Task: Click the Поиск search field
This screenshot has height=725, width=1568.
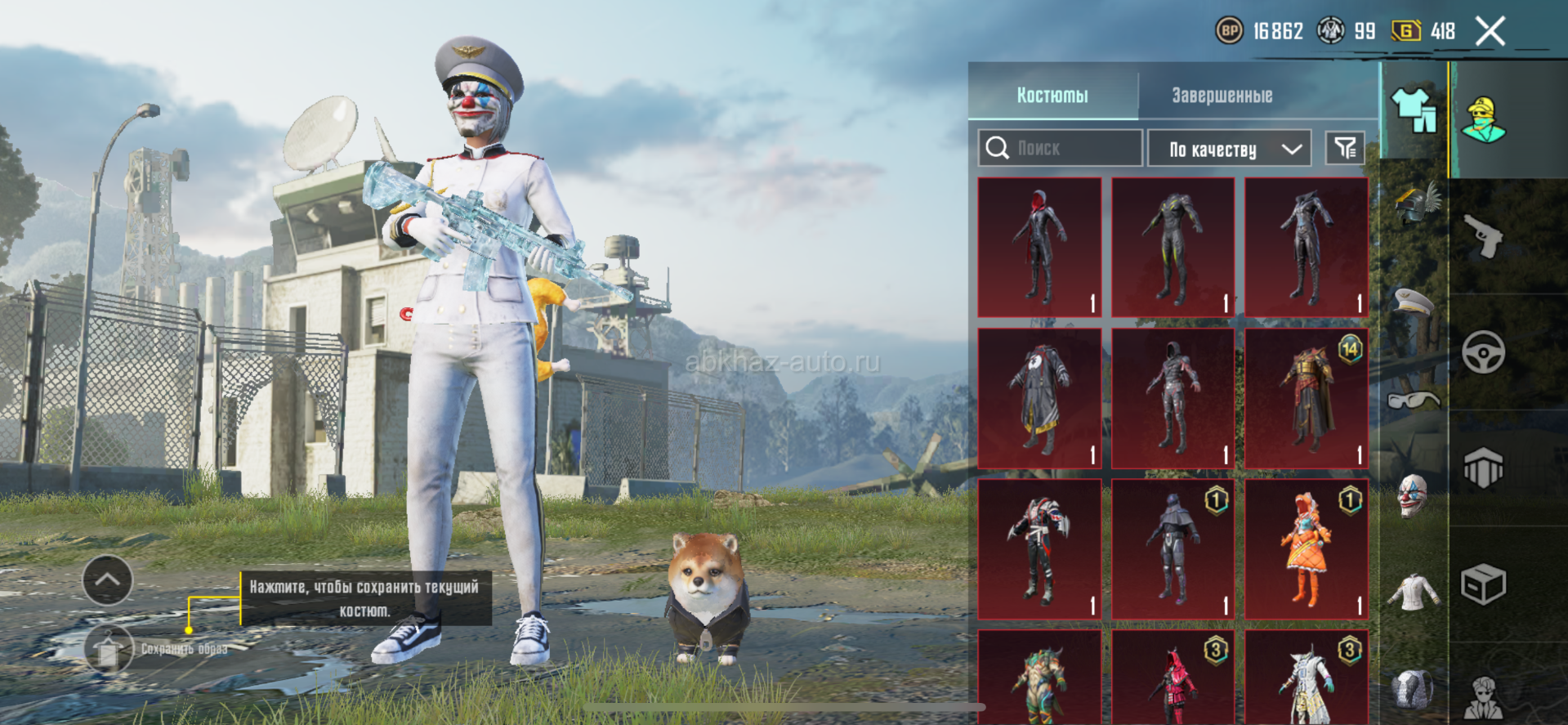Action: coord(1061,148)
